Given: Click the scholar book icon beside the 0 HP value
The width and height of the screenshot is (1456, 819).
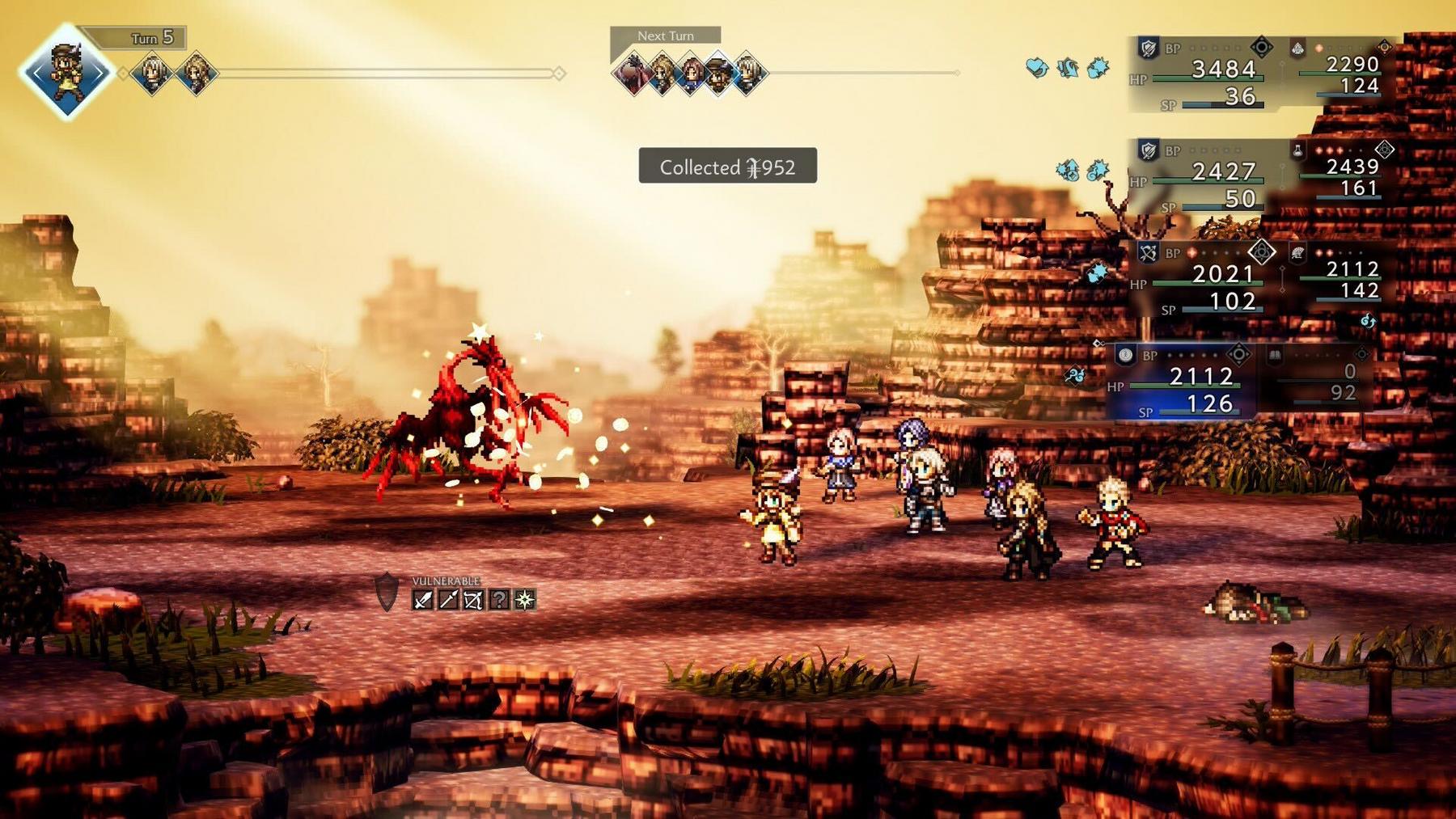Looking at the screenshot, I should (1276, 357).
